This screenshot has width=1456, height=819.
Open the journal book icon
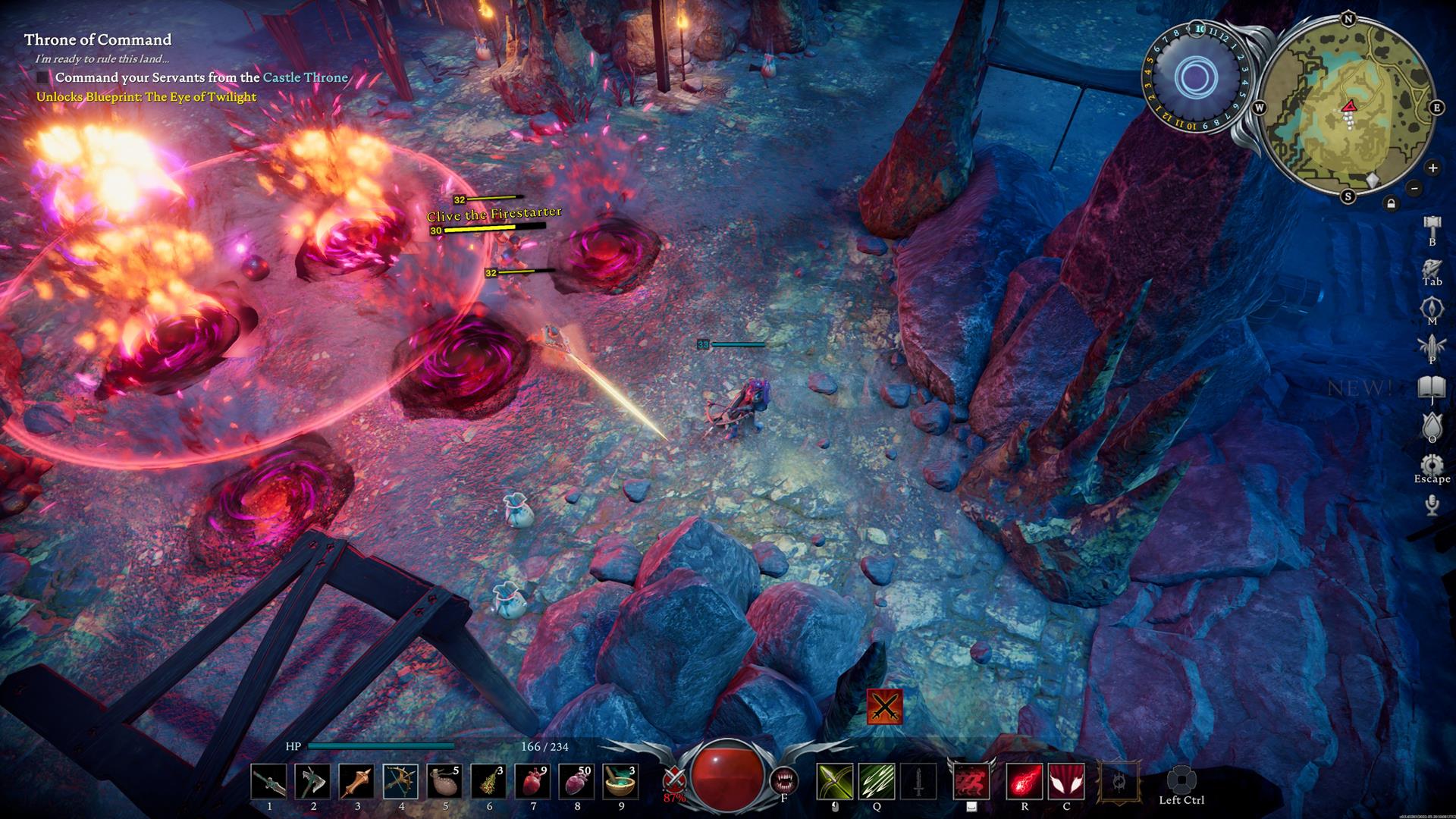(1432, 388)
